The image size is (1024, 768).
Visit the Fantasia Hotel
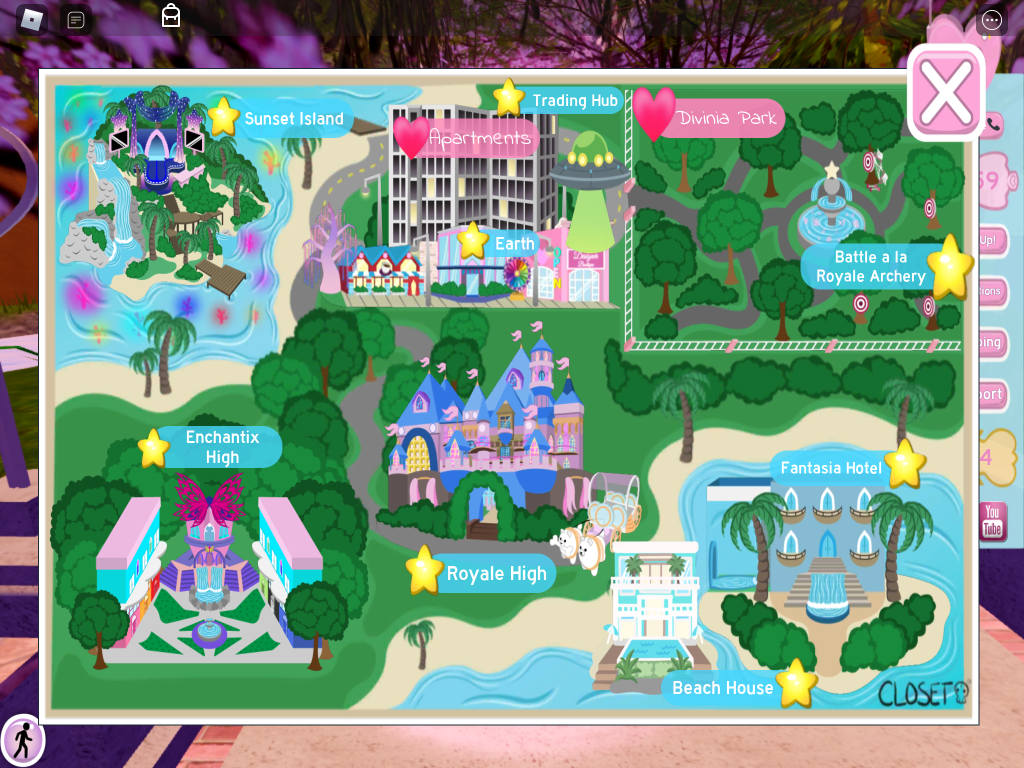tap(831, 467)
